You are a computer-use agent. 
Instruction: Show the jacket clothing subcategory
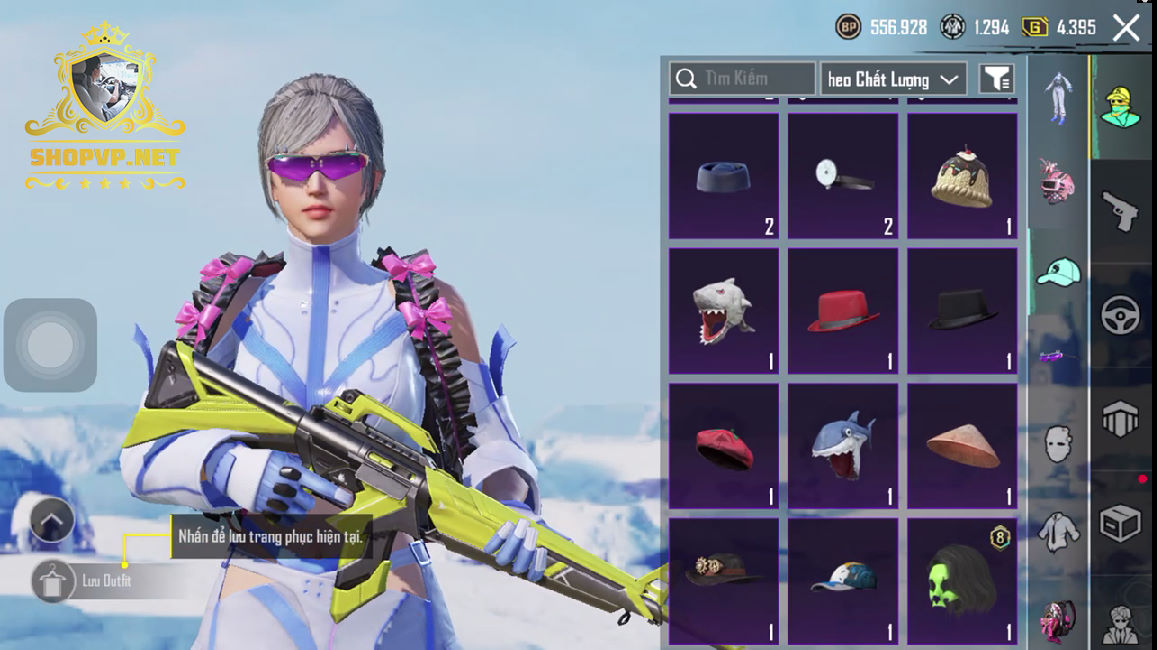pos(1058,533)
